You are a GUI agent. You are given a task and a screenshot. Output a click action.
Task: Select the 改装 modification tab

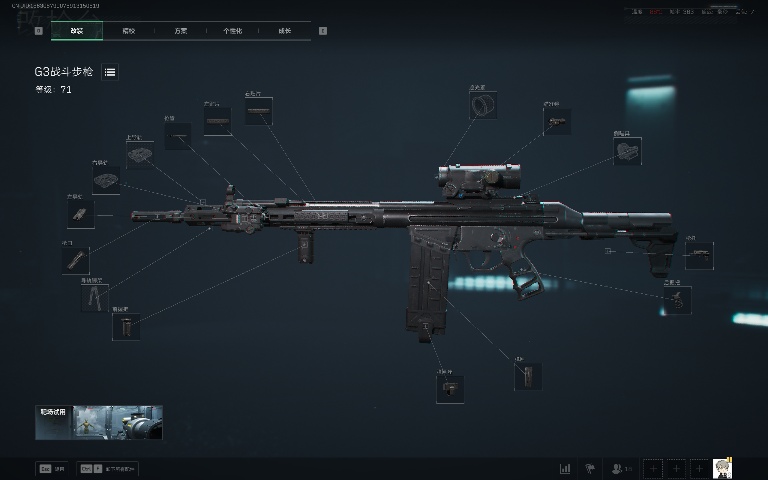point(76,31)
